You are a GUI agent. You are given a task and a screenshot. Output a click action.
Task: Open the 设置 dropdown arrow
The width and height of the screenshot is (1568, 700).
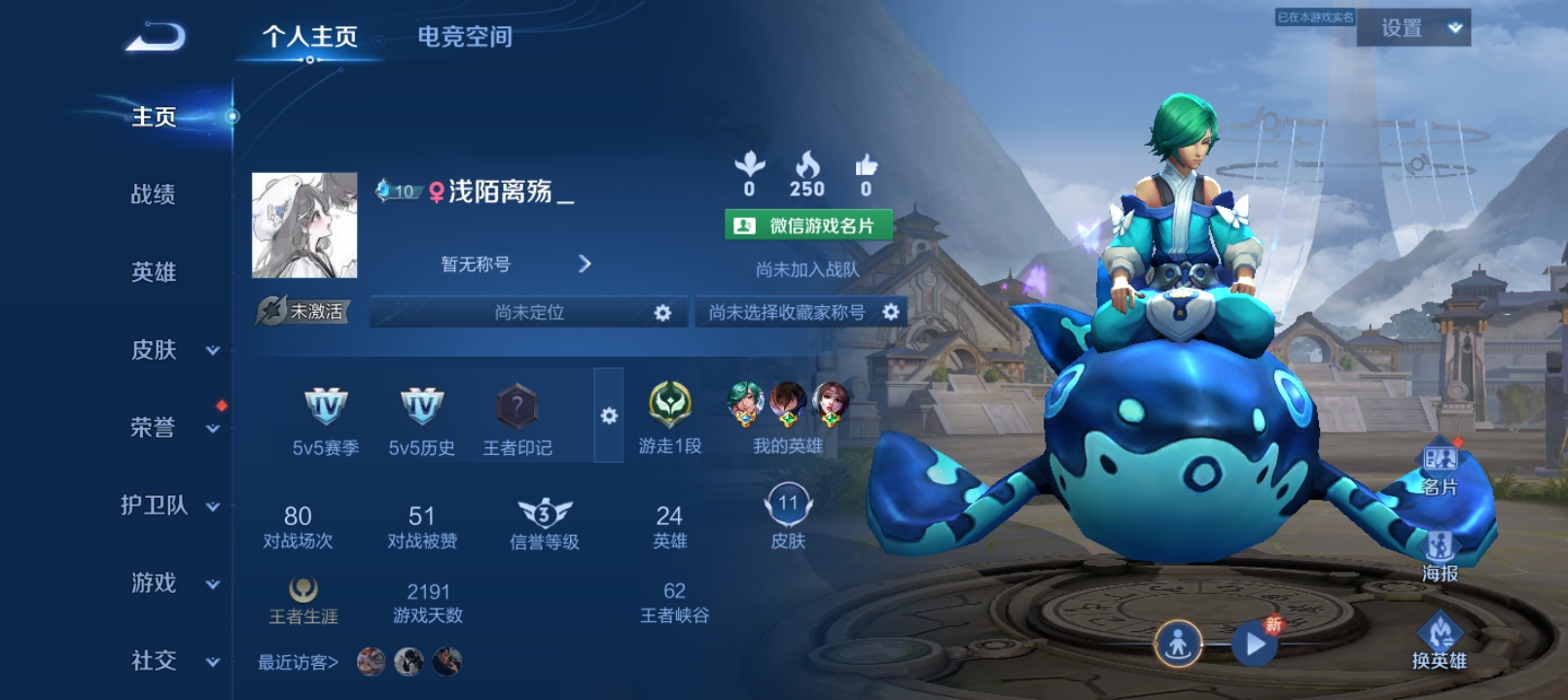click(1455, 28)
